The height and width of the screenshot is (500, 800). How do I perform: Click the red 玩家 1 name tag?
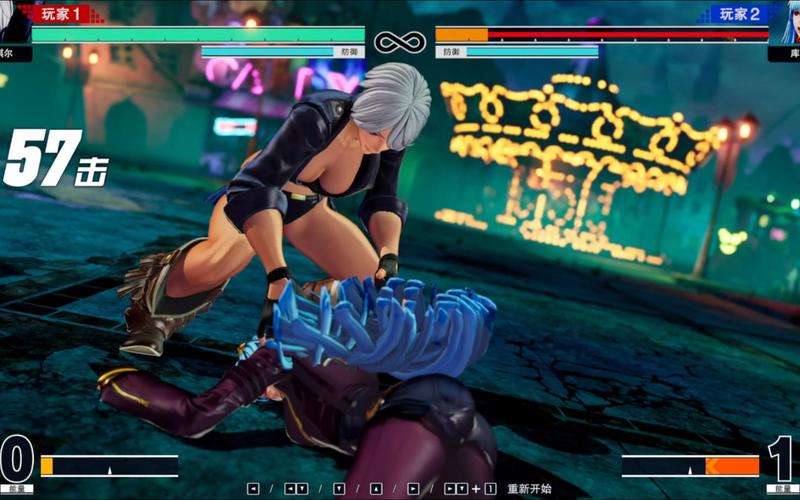(62, 13)
